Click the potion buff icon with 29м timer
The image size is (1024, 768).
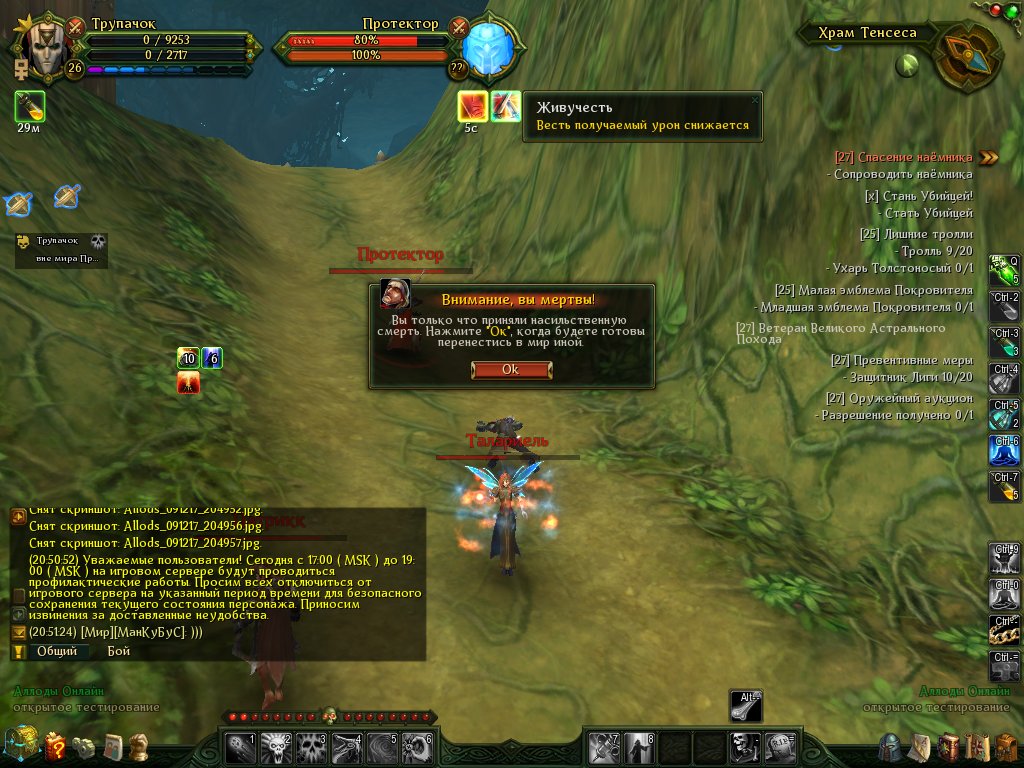click(x=29, y=105)
